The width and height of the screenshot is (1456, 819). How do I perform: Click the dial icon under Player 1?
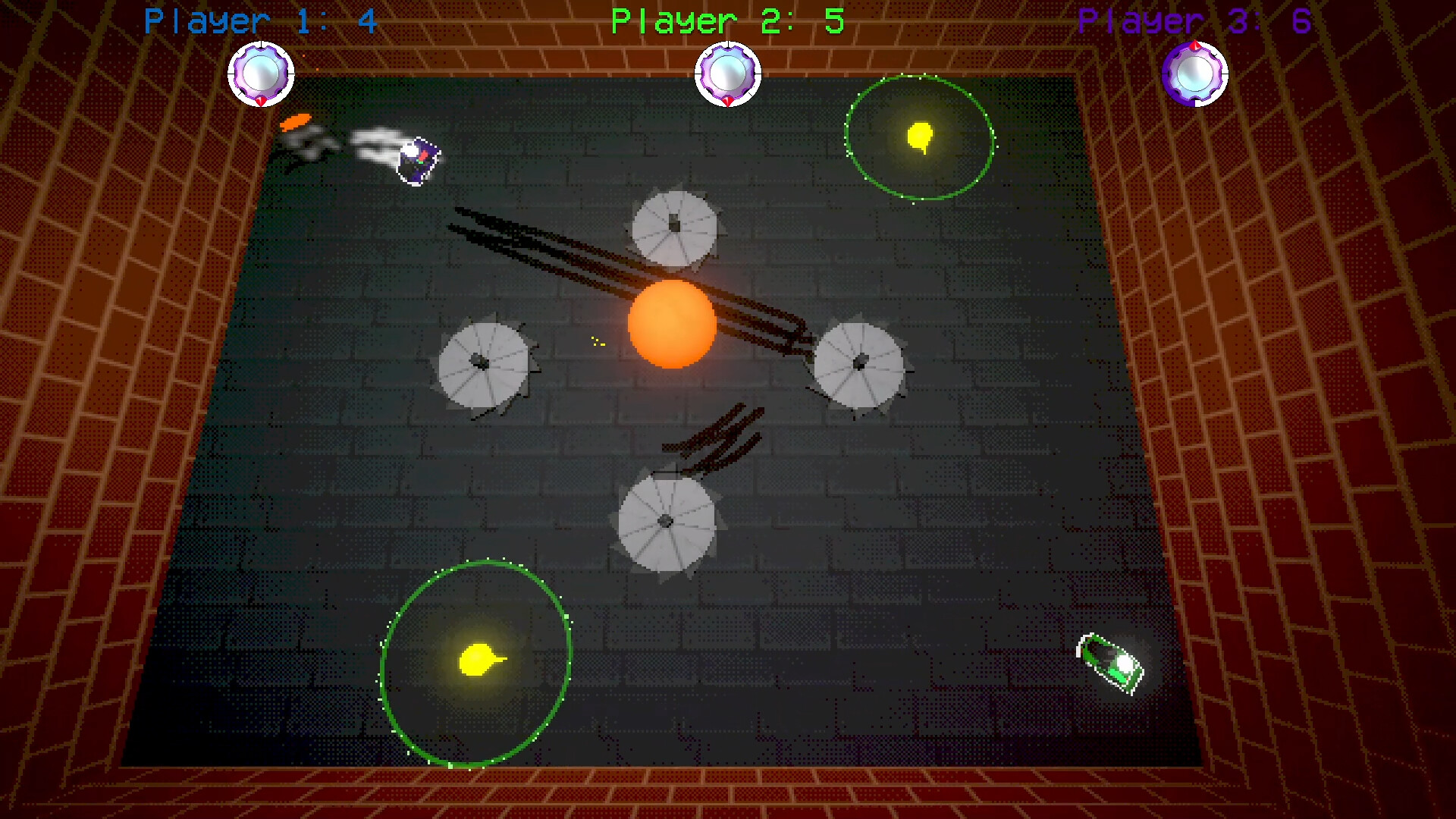[x=261, y=74]
